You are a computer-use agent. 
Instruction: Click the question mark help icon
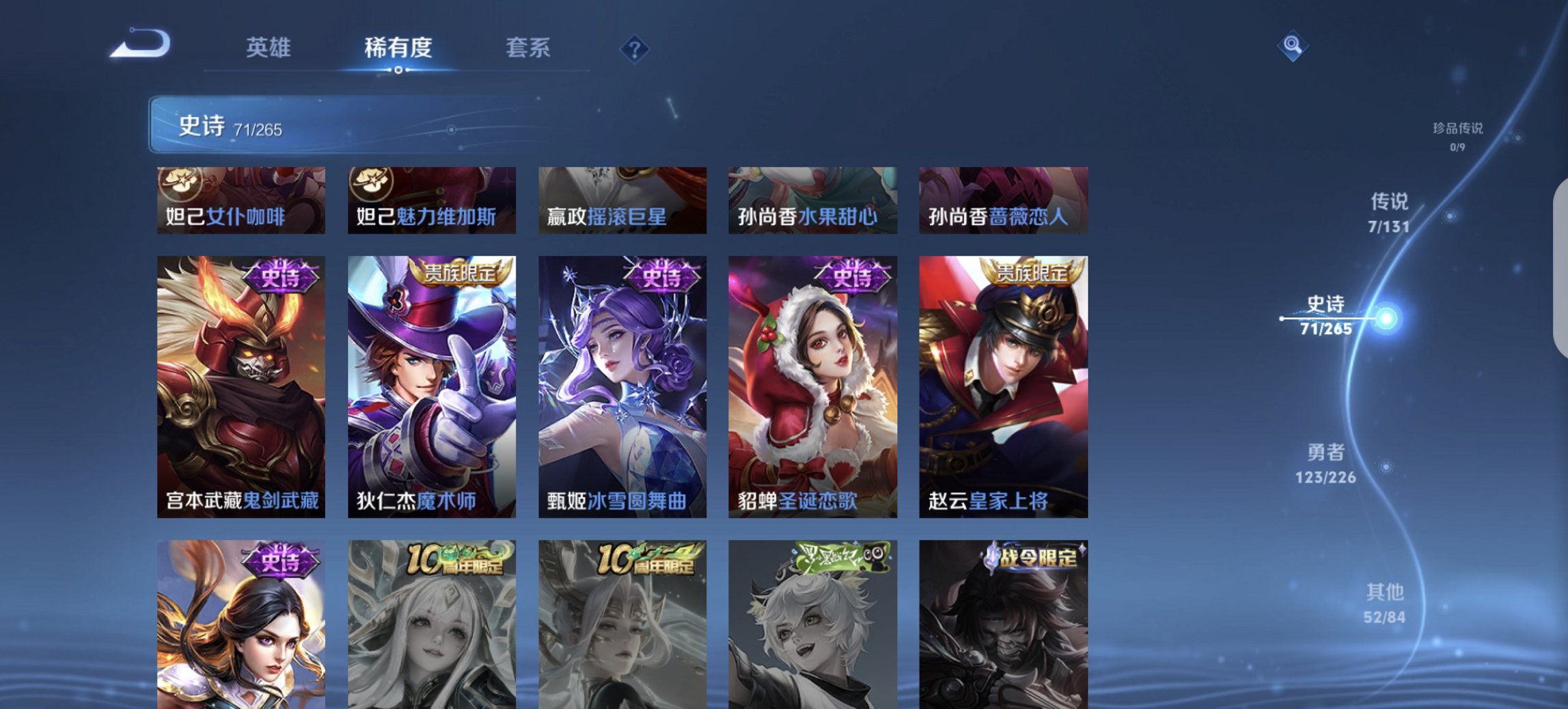point(635,49)
